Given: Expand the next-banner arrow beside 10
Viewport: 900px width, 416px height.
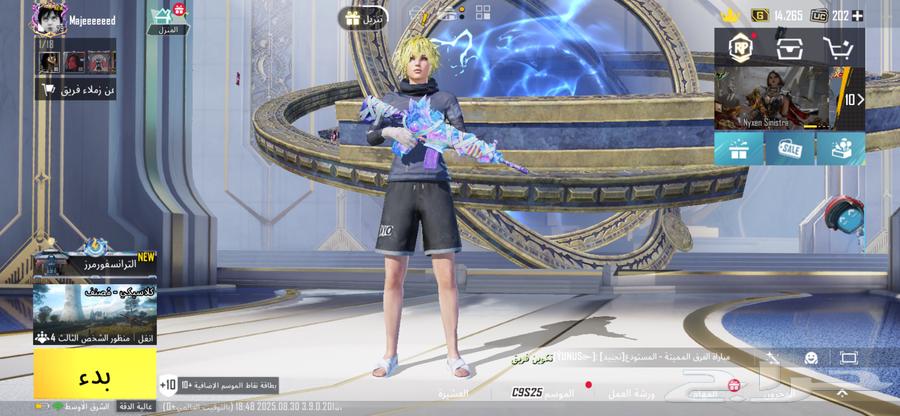Looking at the screenshot, I should [853, 99].
